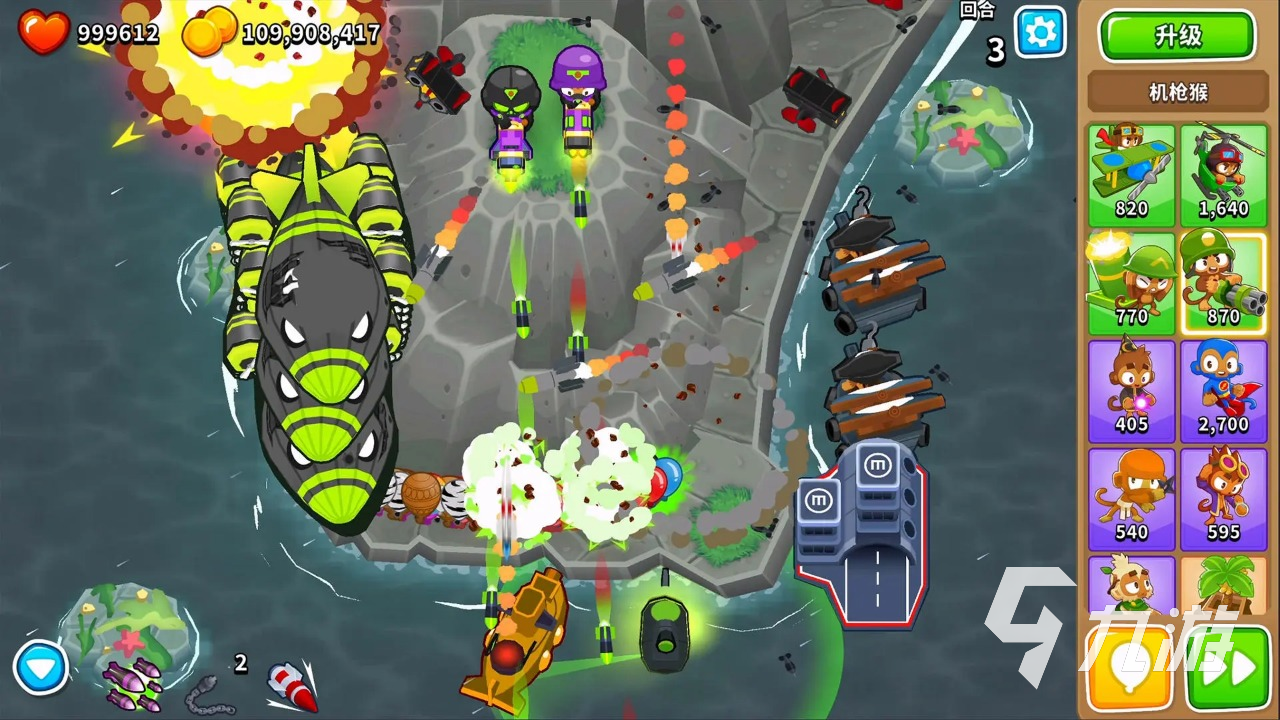The width and height of the screenshot is (1280, 720).
Task: Select the Monkey Ace tower costing 820
Action: pyautogui.click(x=1131, y=175)
